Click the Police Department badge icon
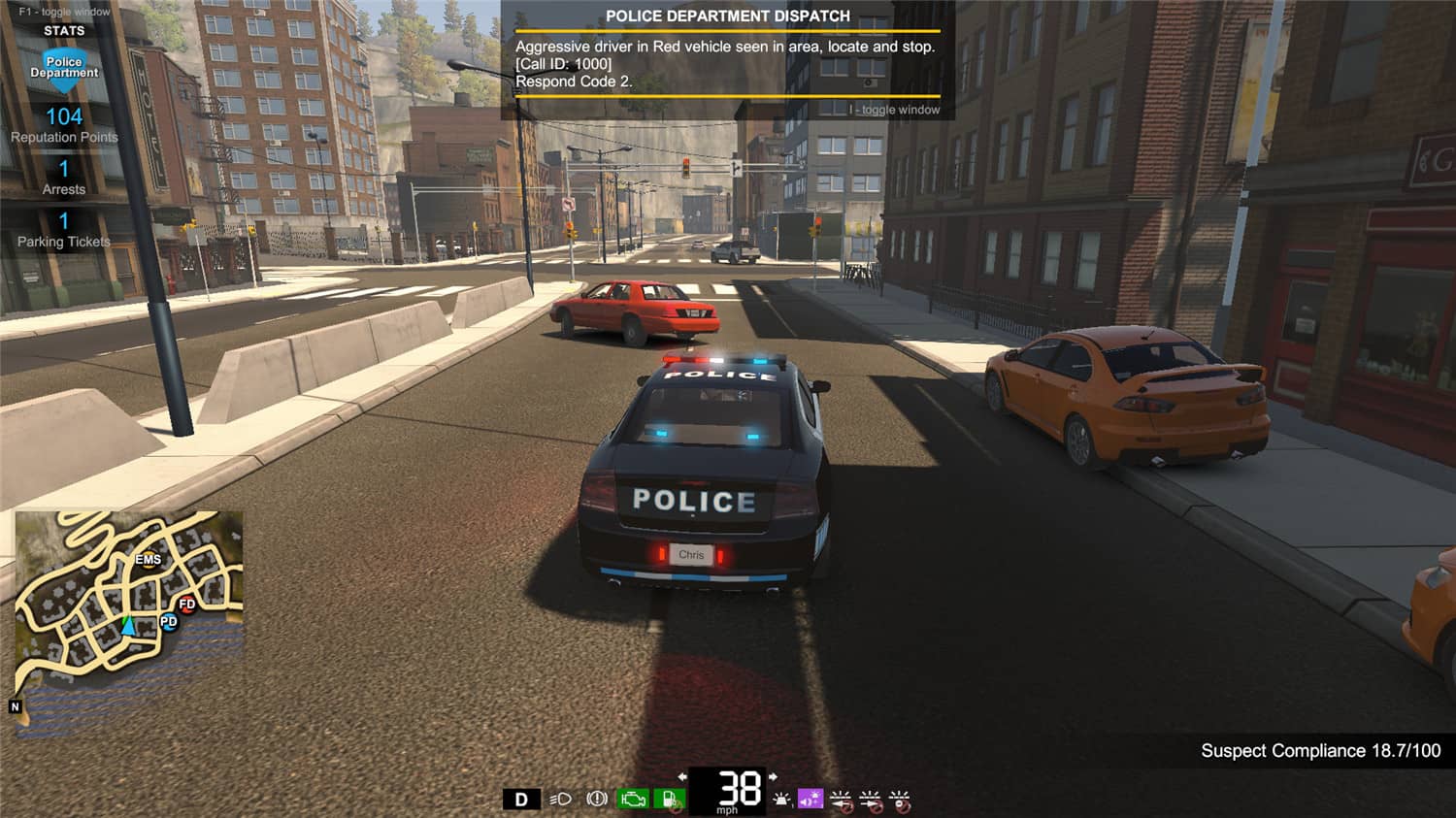Viewport: 1456px width, 818px height. [64, 68]
